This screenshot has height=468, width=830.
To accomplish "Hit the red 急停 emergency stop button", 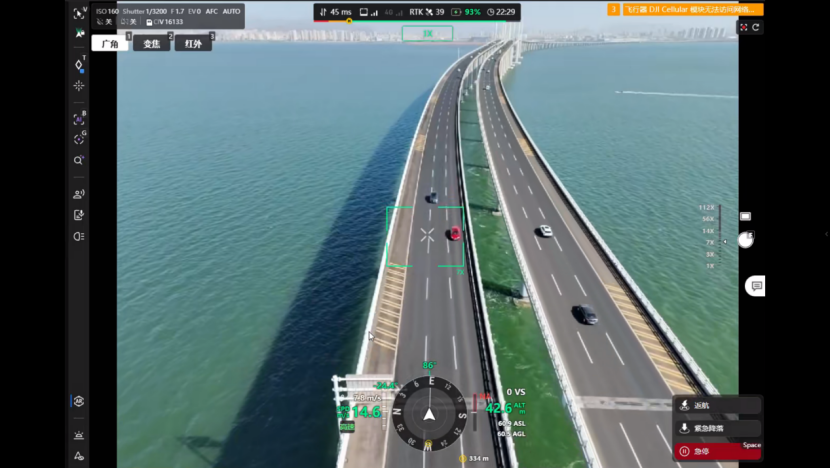I will tap(717, 451).
